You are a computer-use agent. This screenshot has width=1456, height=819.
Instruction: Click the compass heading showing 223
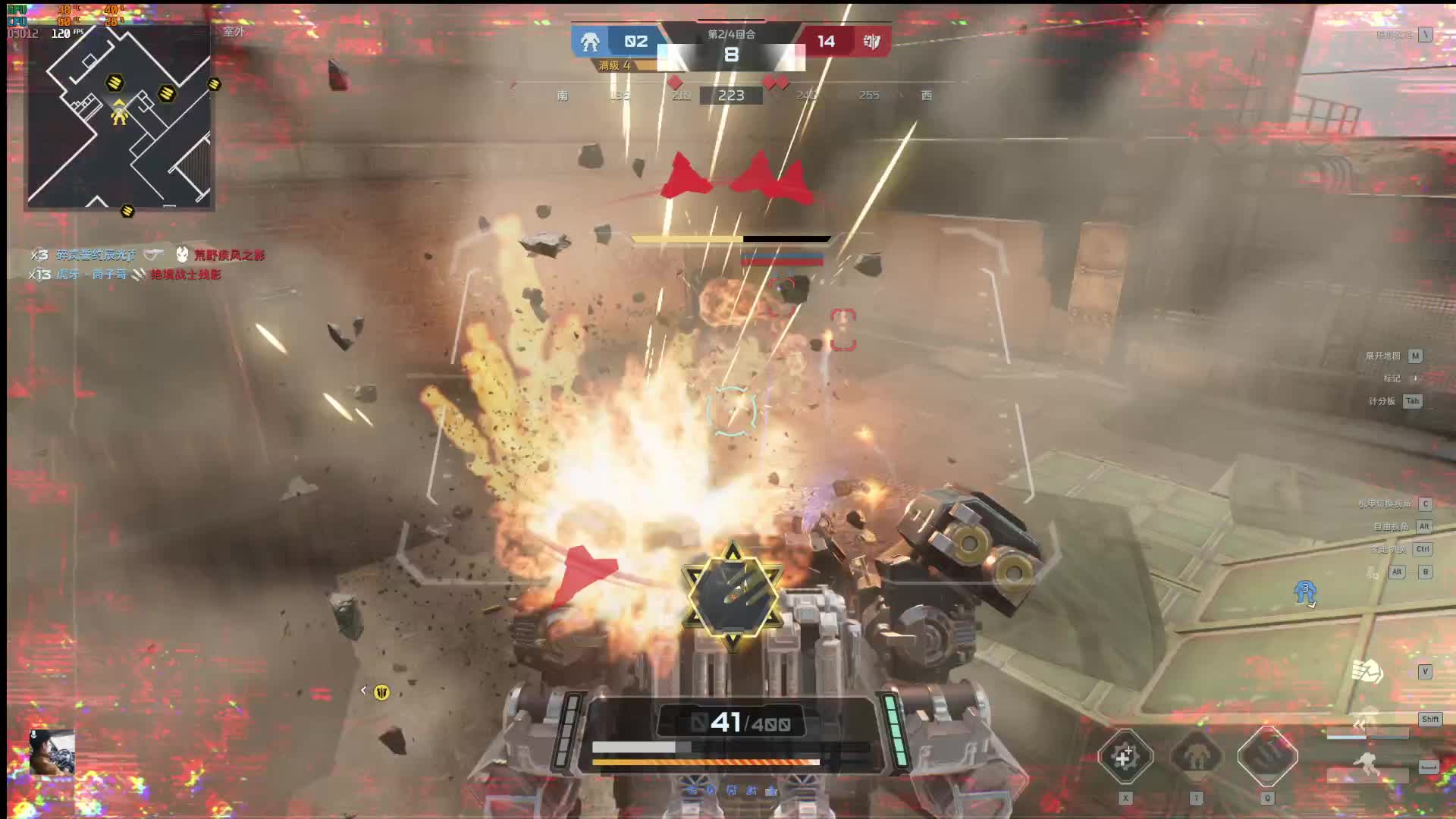click(x=731, y=96)
